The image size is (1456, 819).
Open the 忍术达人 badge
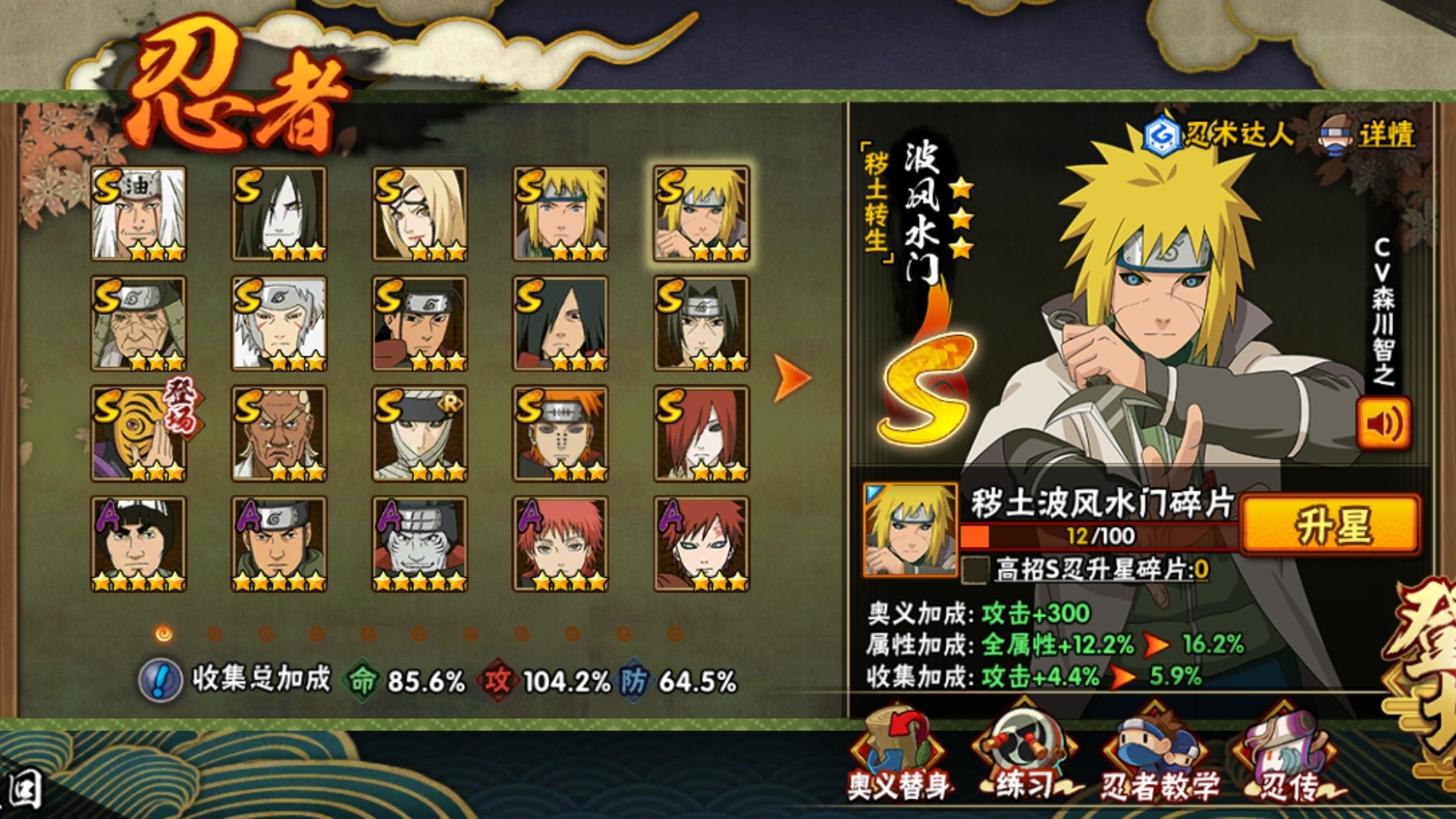coord(1217,135)
